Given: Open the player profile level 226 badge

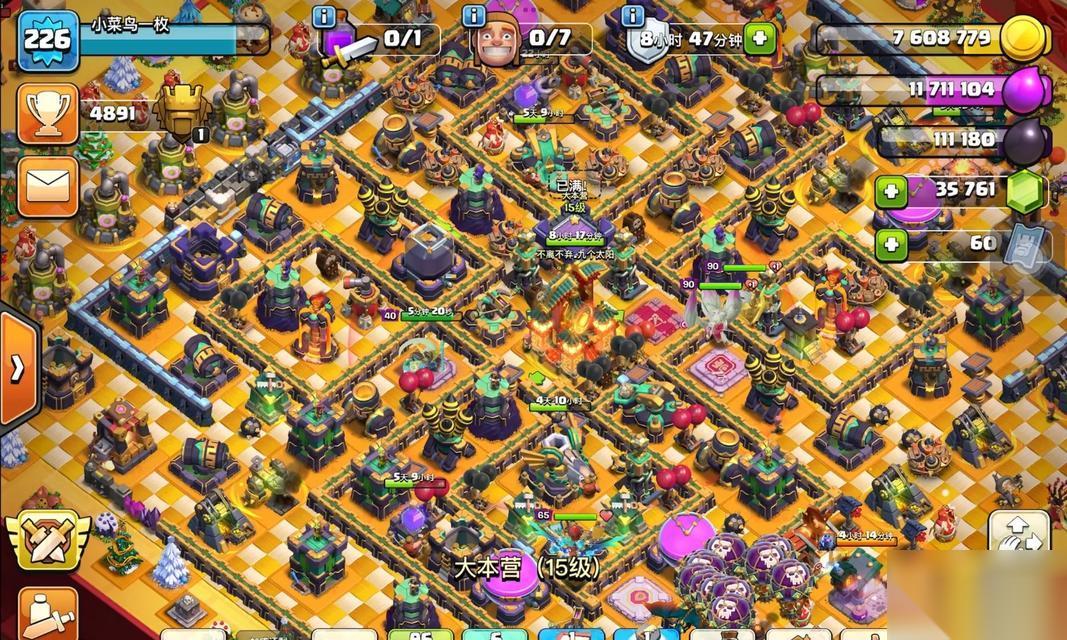Looking at the screenshot, I should (48, 39).
